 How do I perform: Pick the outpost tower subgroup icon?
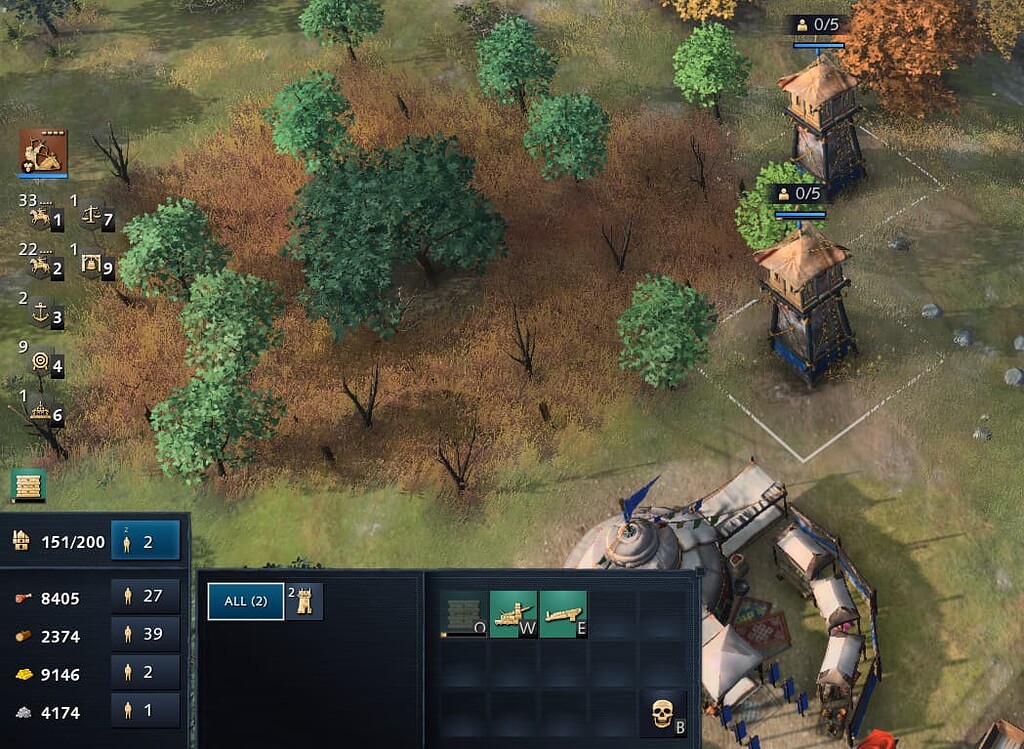click(x=305, y=602)
